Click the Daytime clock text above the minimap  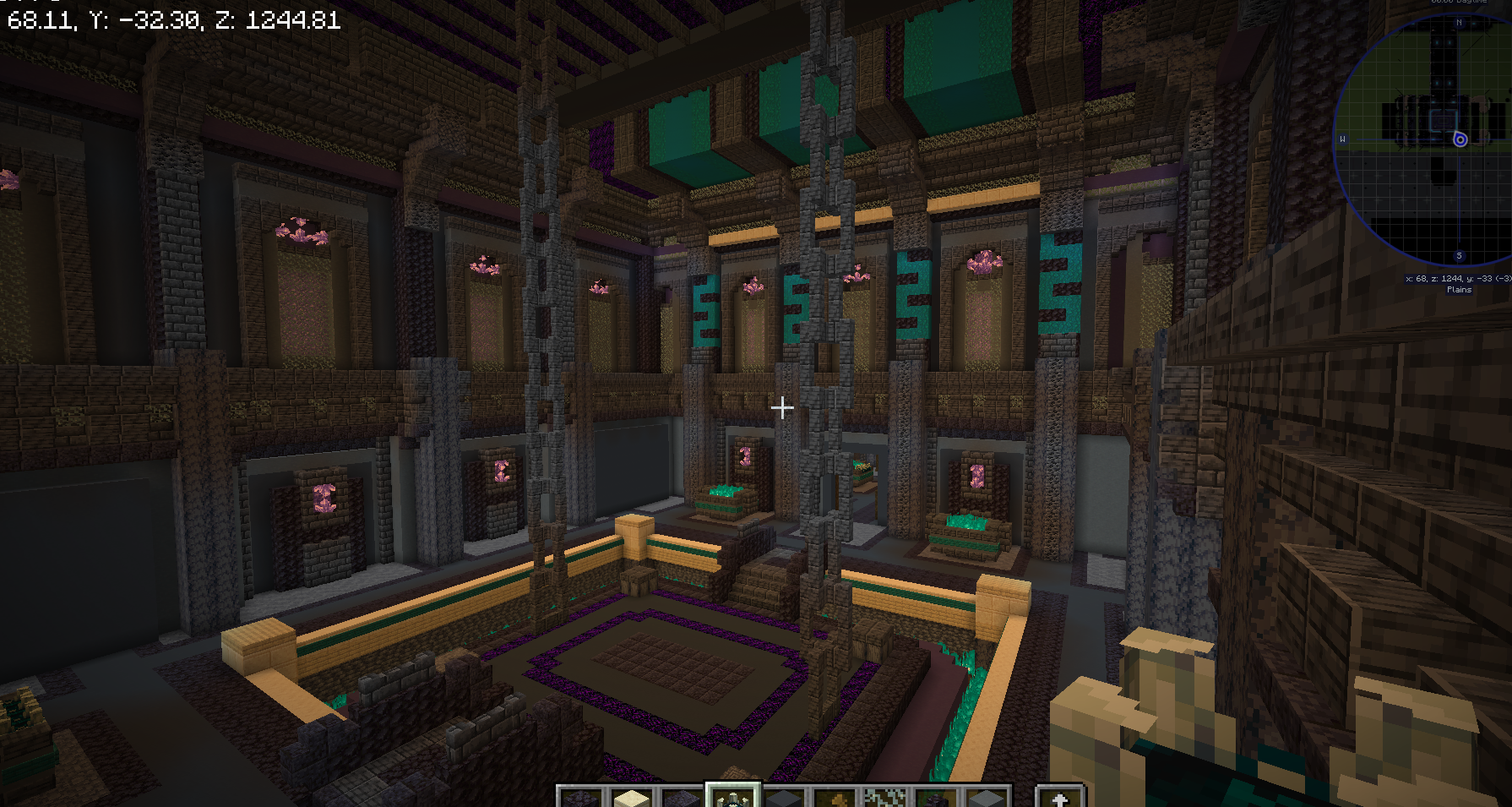point(1458,3)
